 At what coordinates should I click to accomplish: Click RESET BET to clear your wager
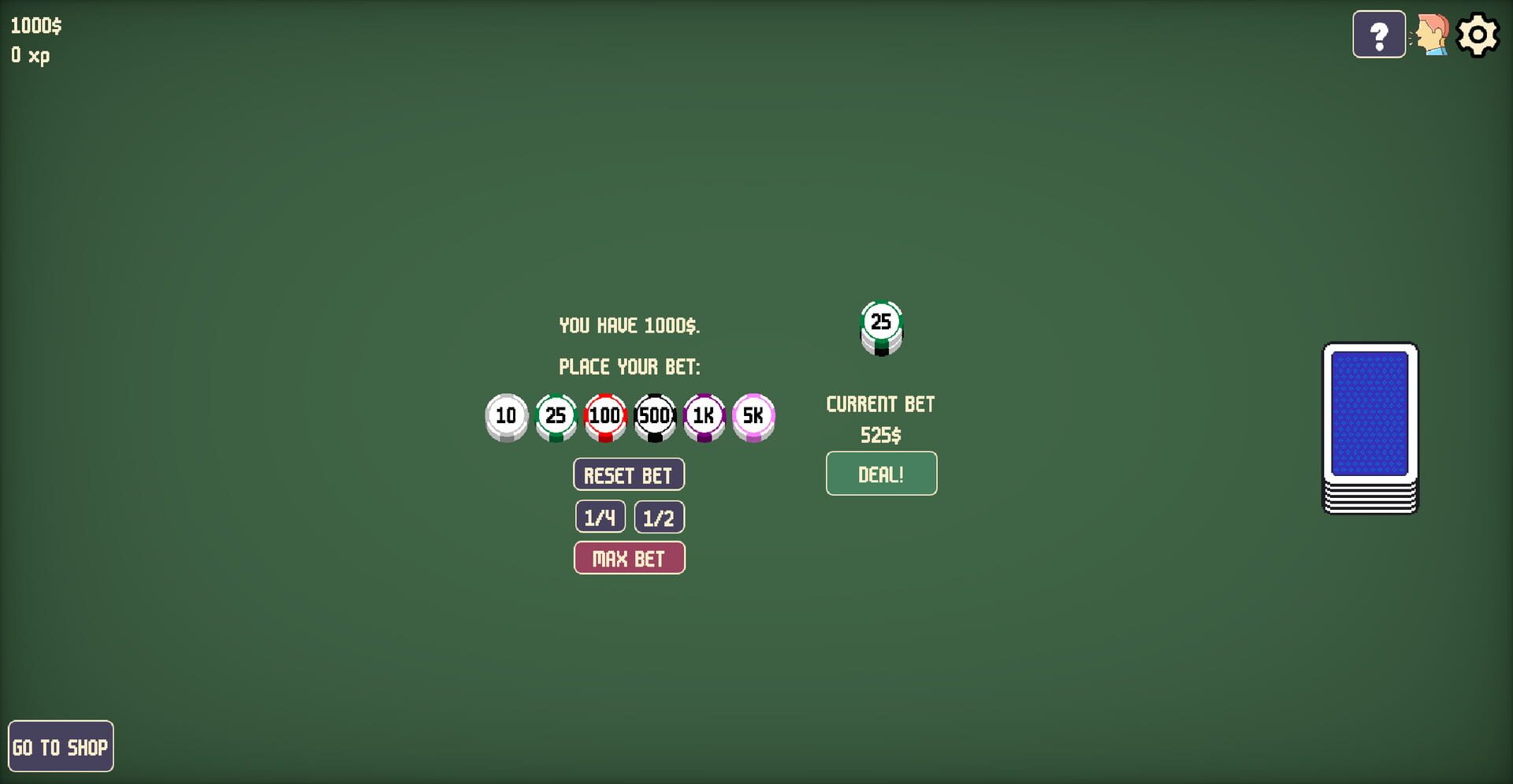coord(628,474)
